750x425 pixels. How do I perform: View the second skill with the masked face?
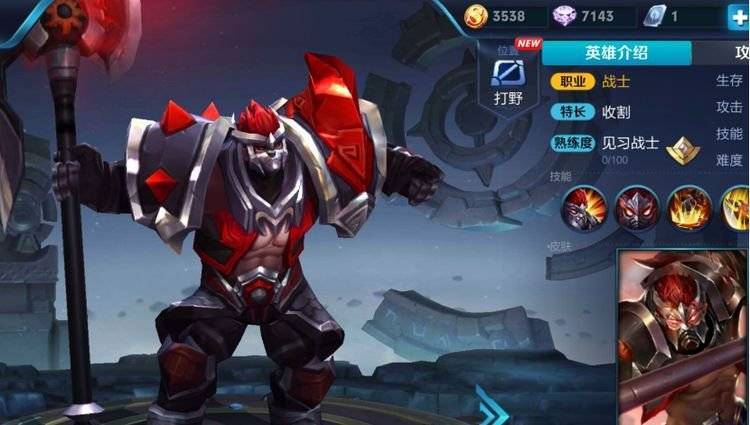(635, 208)
